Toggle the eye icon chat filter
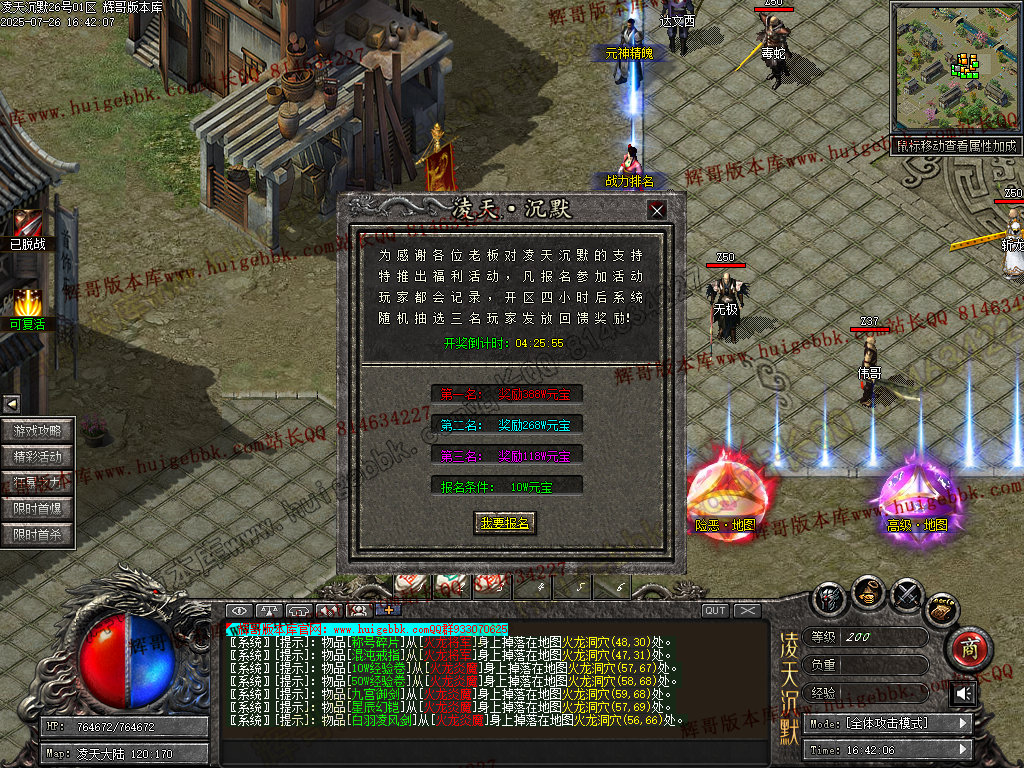Image resolution: width=1024 pixels, height=768 pixels. 238,611
